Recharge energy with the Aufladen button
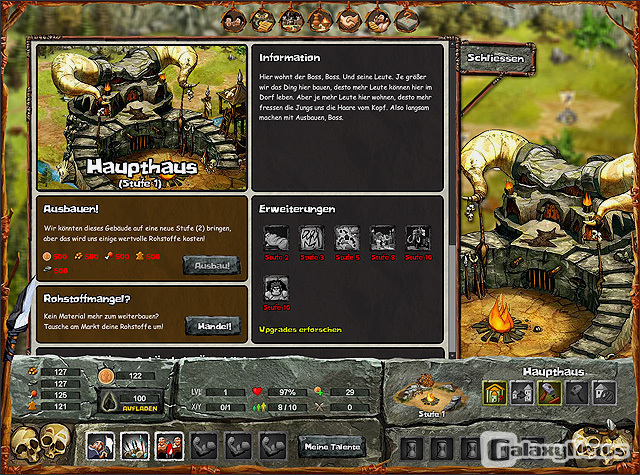Screen dimensions: 640x475 [x=137, y=409]
